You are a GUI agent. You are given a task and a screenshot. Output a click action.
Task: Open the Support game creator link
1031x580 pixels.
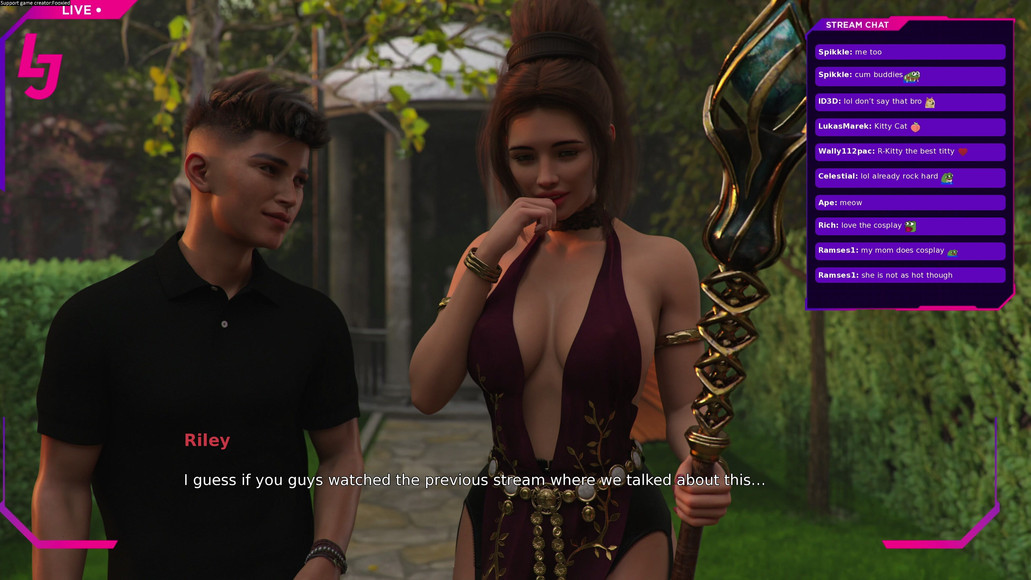35,3
